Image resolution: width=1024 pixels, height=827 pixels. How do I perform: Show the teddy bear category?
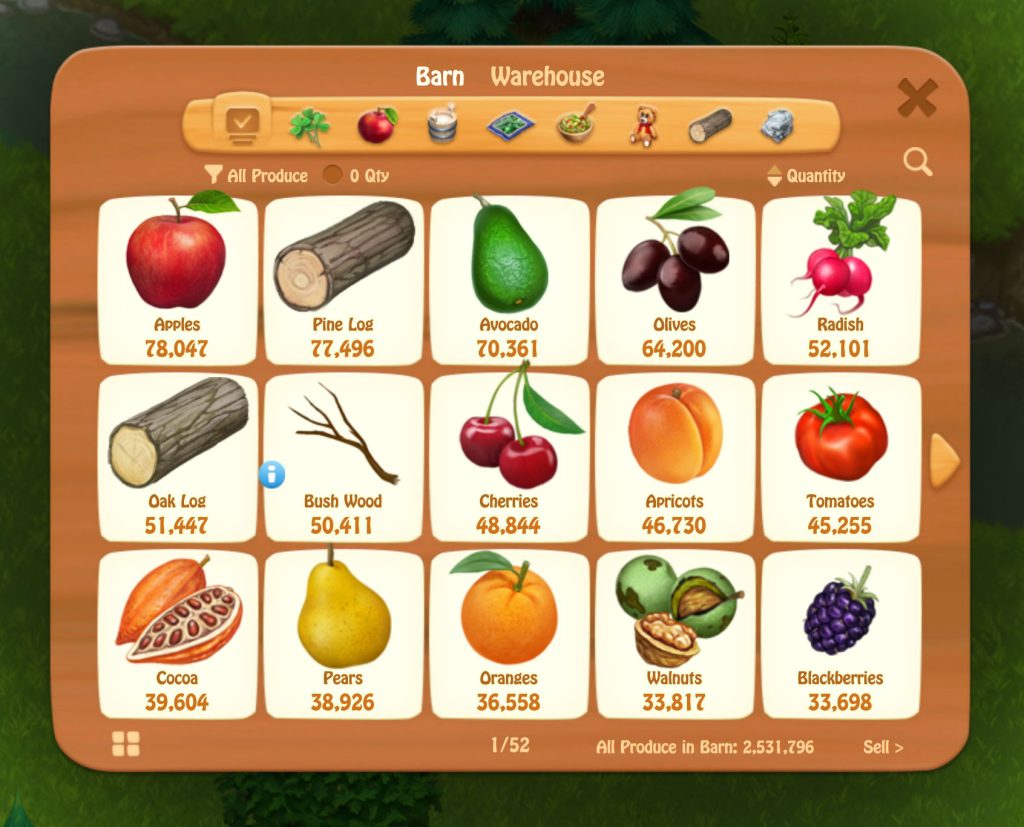click(643, 126)
